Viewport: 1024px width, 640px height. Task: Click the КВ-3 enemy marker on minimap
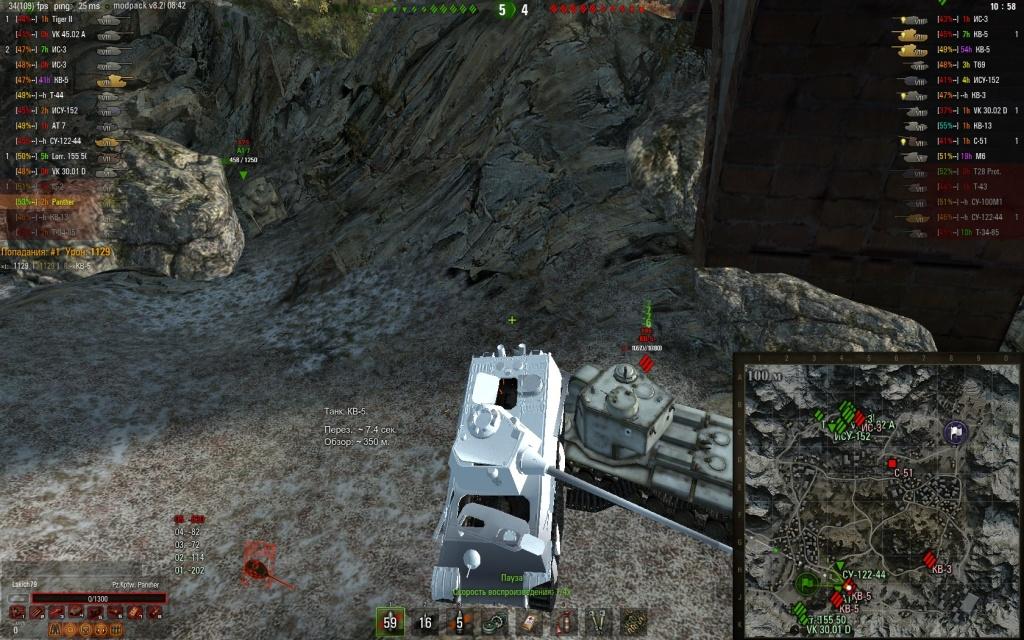(932, 558)
